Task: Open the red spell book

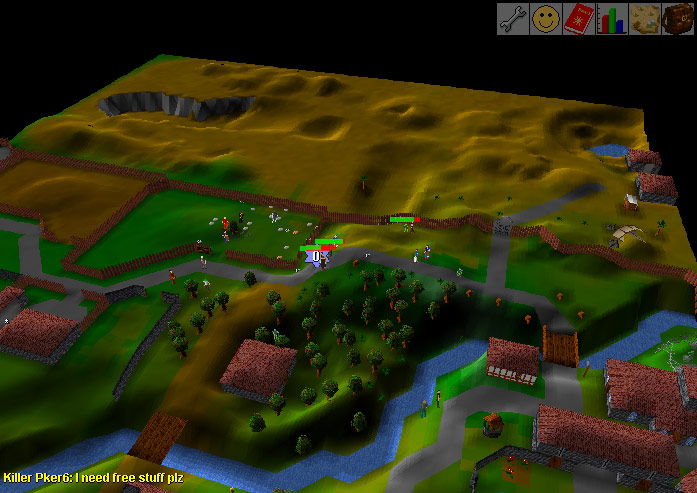Action: point(579,19)
